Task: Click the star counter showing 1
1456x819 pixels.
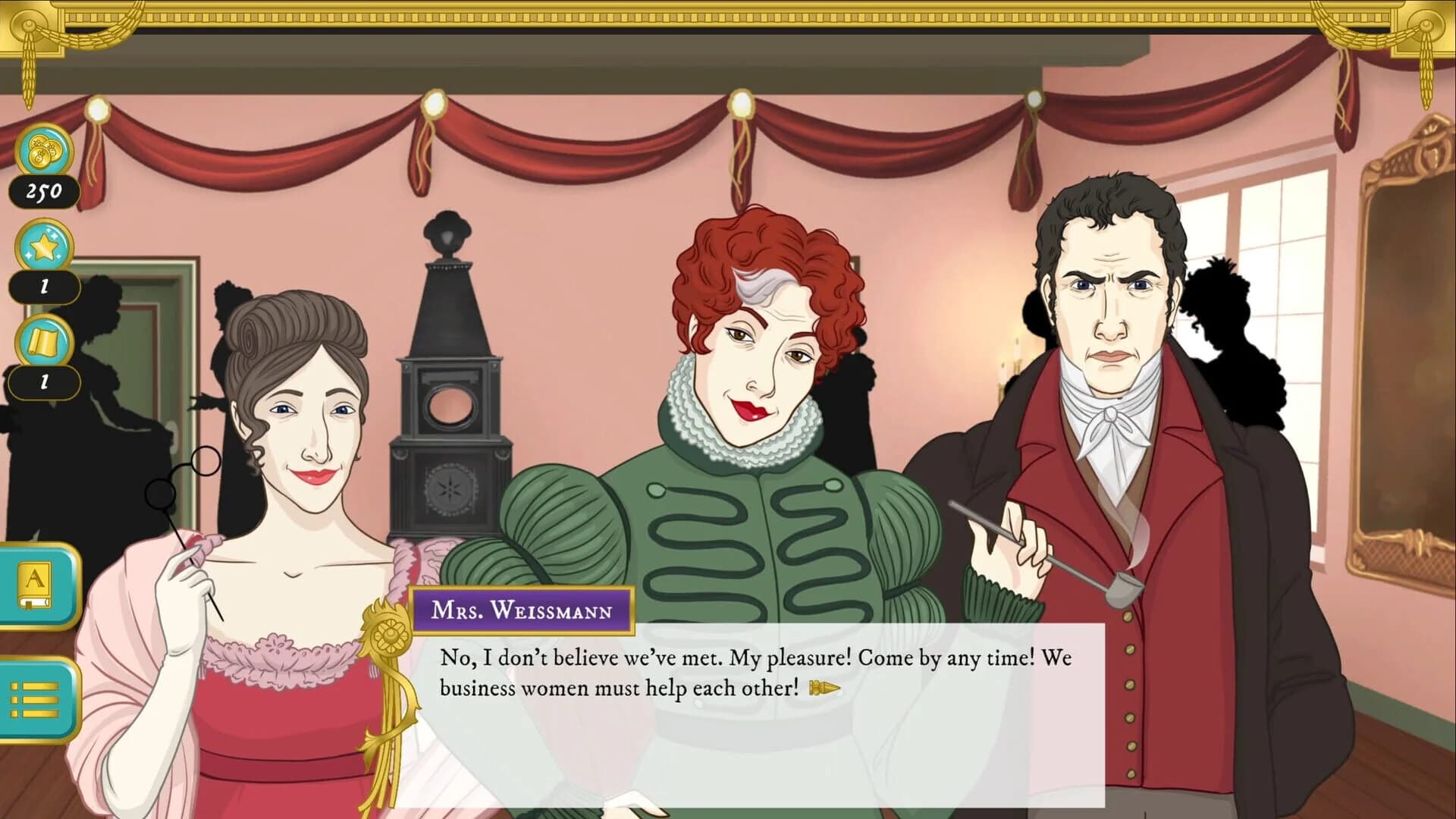Action: (x=44, y=287)
